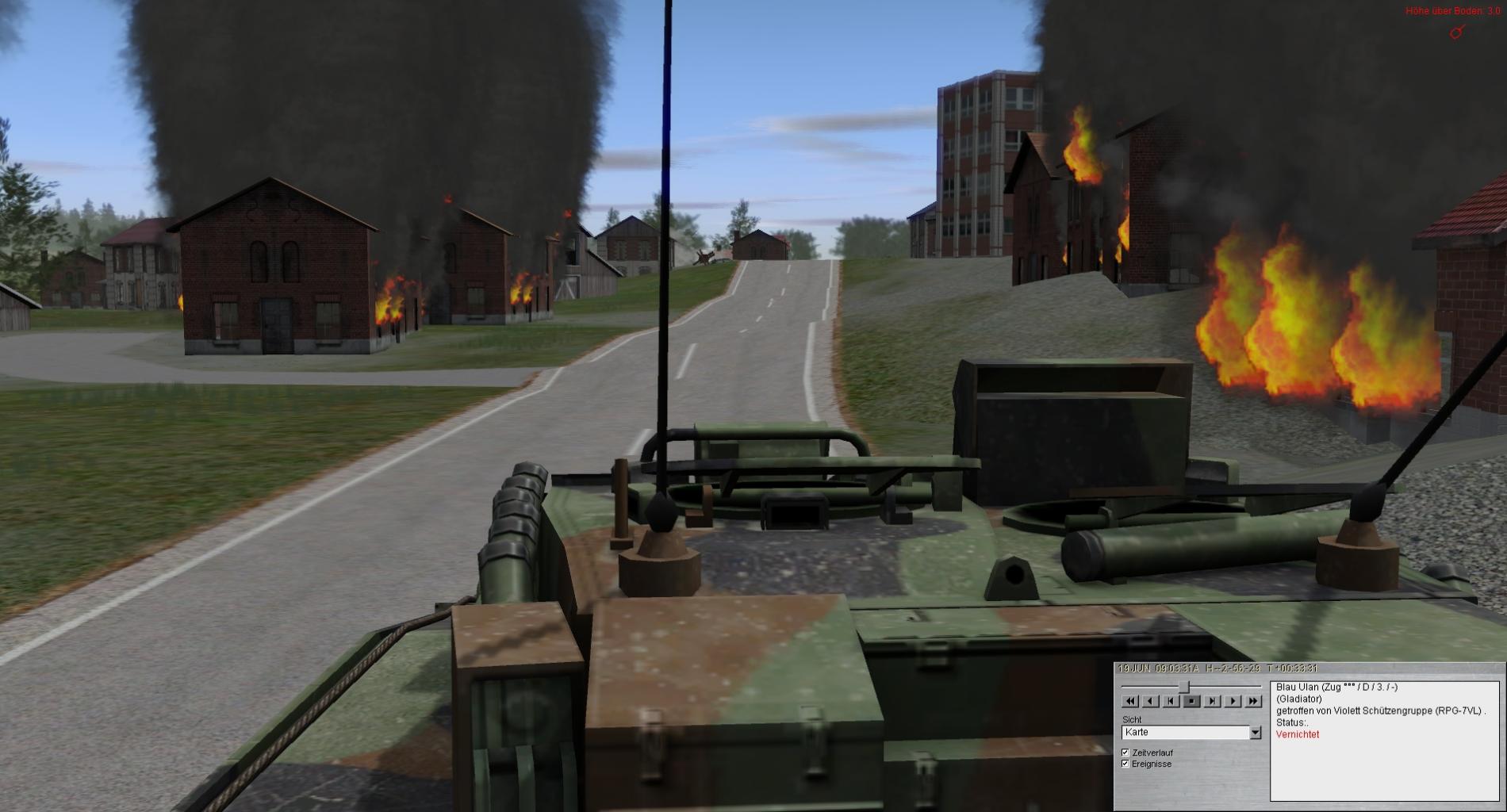The width and height of the screenshot is (1507, 812).
Task: Step forward to the next event marker
Action: [1212, 701]
